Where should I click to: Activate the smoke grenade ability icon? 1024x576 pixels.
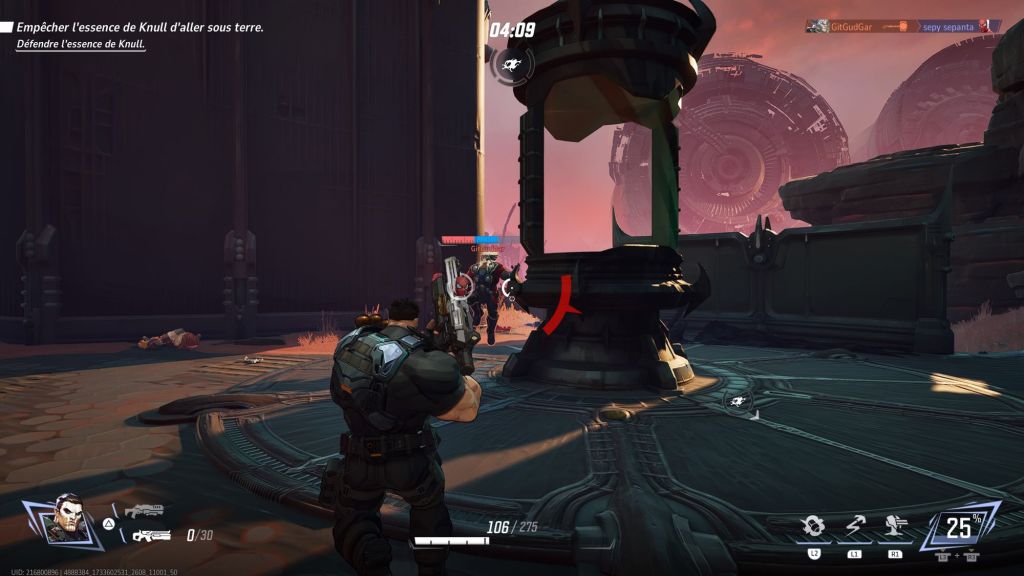pyautogui.click(x=814, y=526)
